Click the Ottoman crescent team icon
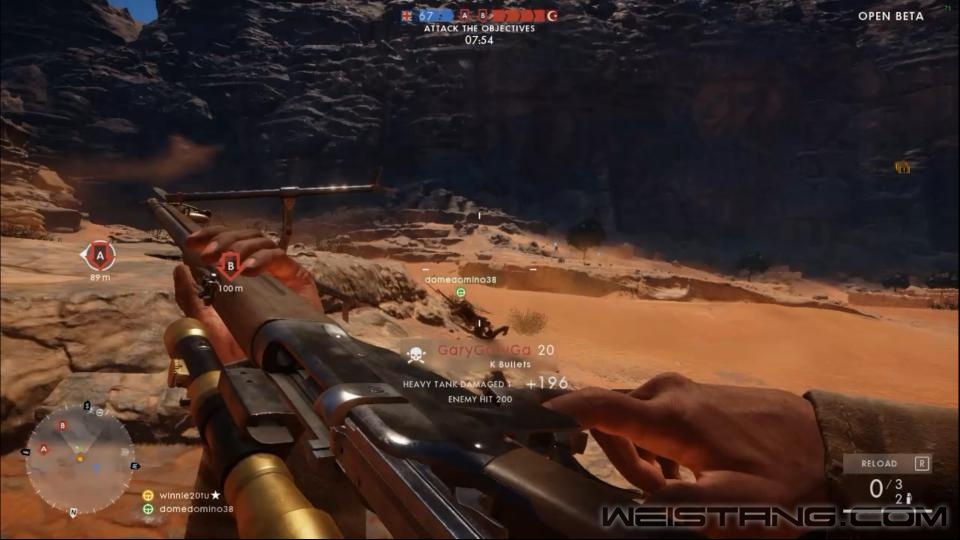This screenshot has width=960, height=540. point(552,16)
